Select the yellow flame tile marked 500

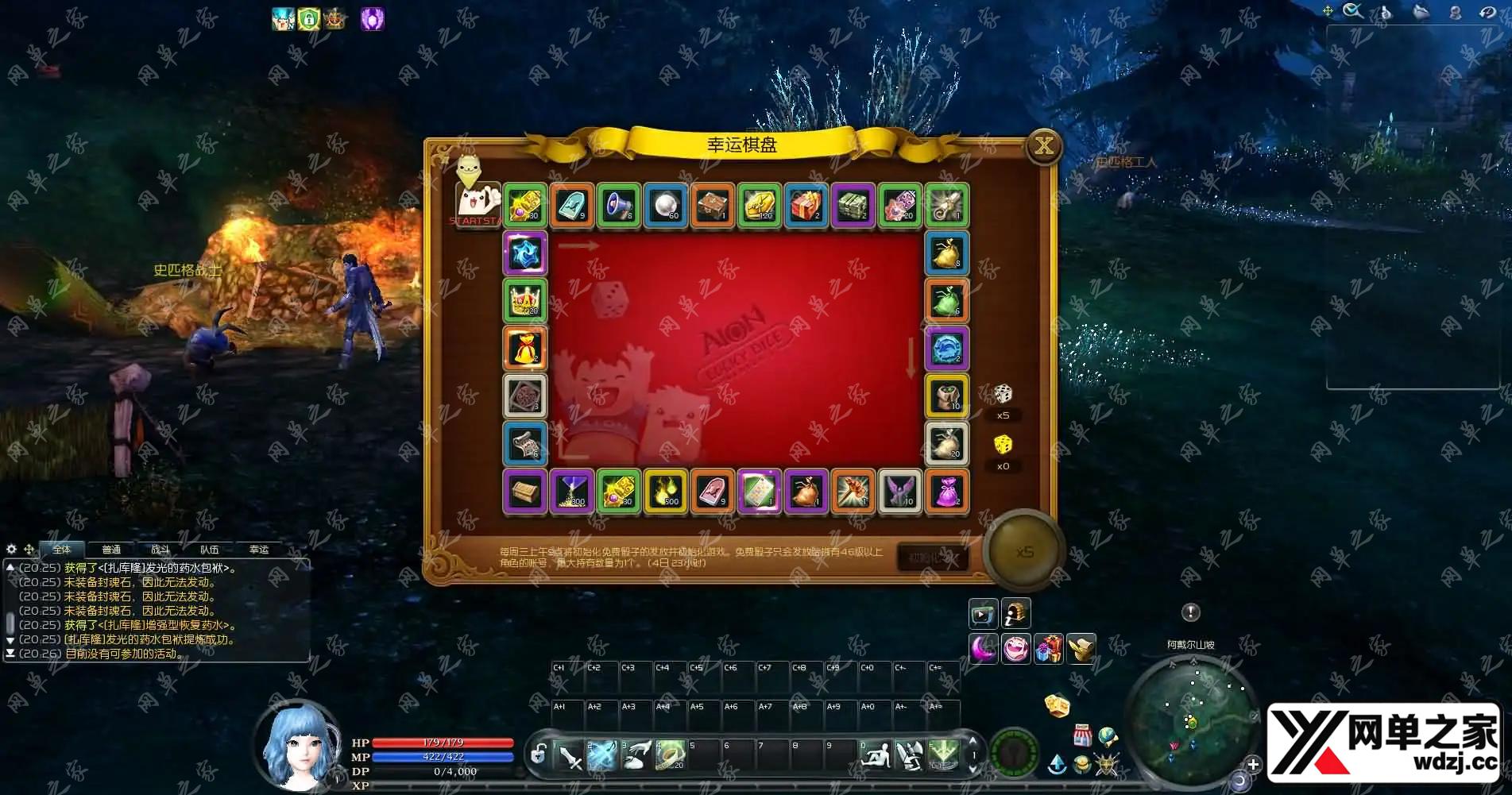[666, 492]
